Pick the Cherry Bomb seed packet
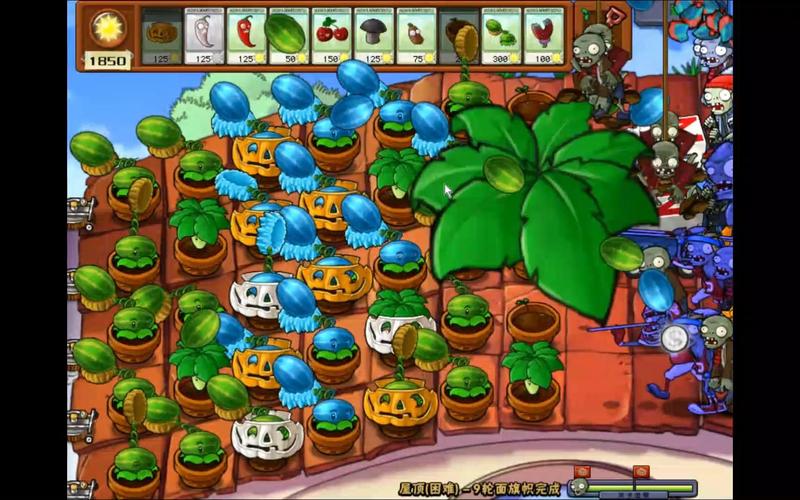This screenshot has width=800, height=500. [331, 38]
